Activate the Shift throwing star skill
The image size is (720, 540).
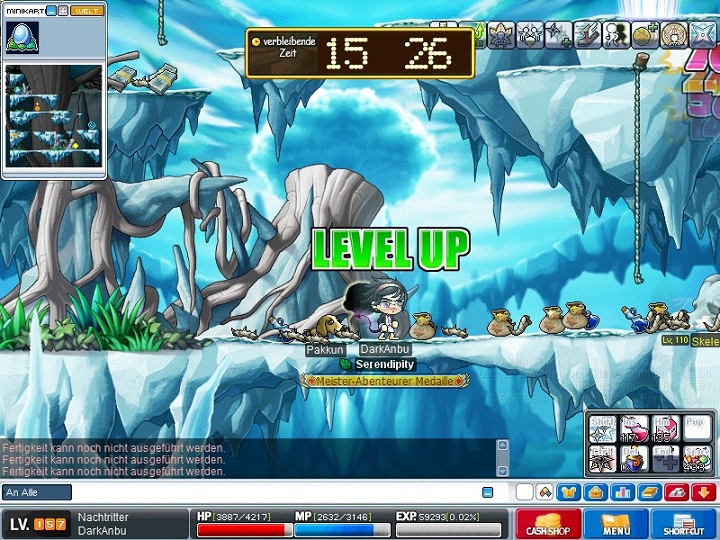coord(603,430)
